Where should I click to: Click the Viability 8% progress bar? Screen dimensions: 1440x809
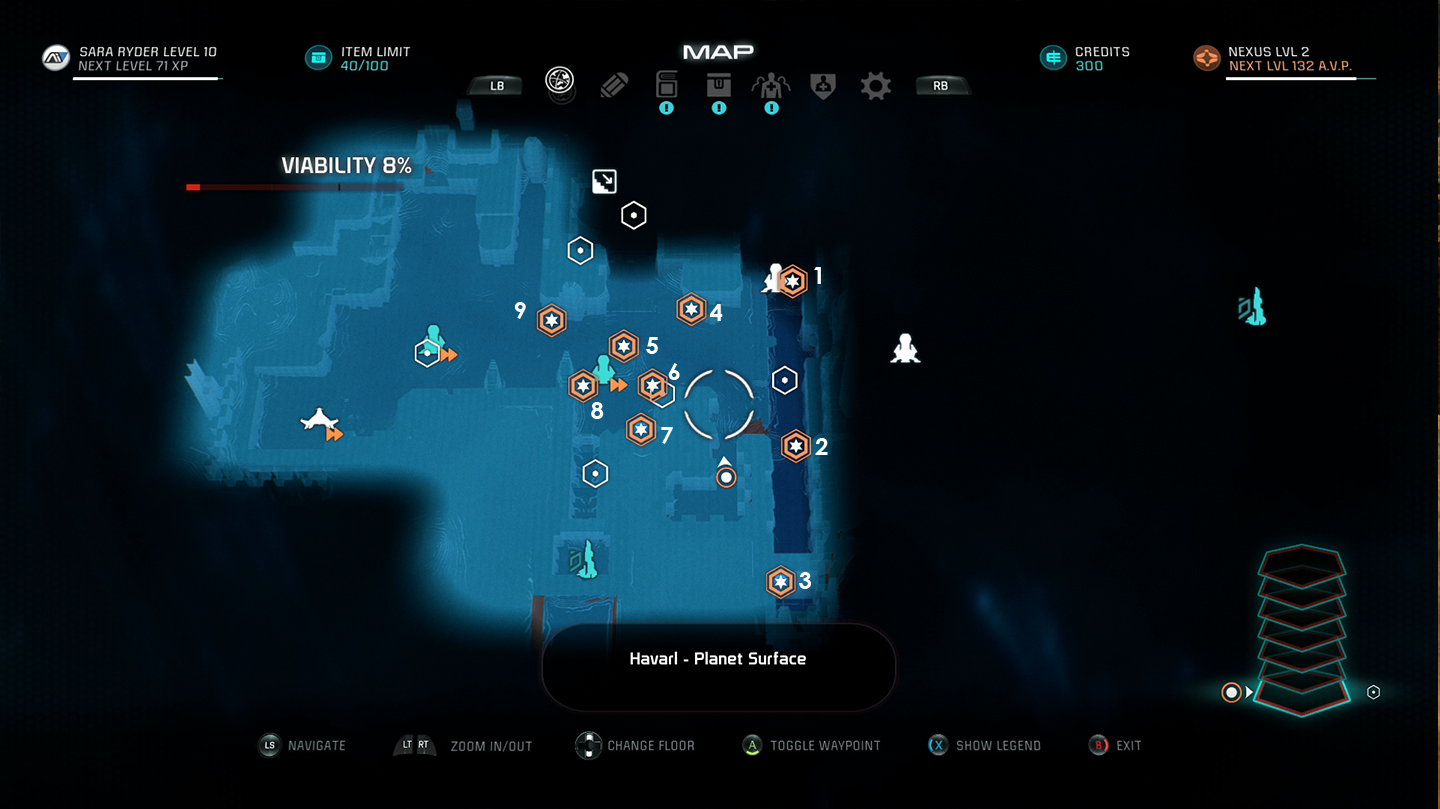(293, 187)
